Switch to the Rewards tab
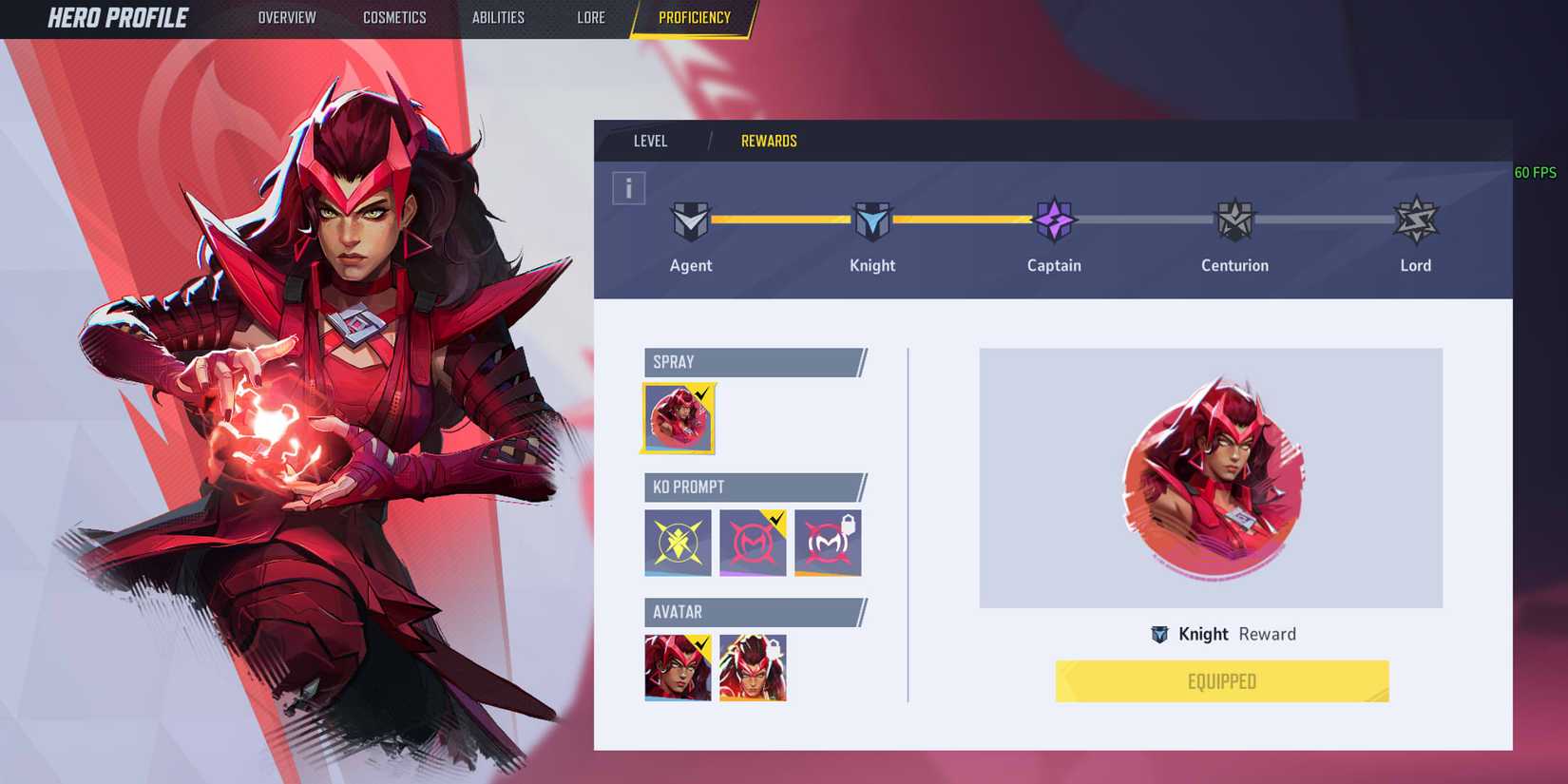Screen dimensions: 1568x784 point(769,140)
